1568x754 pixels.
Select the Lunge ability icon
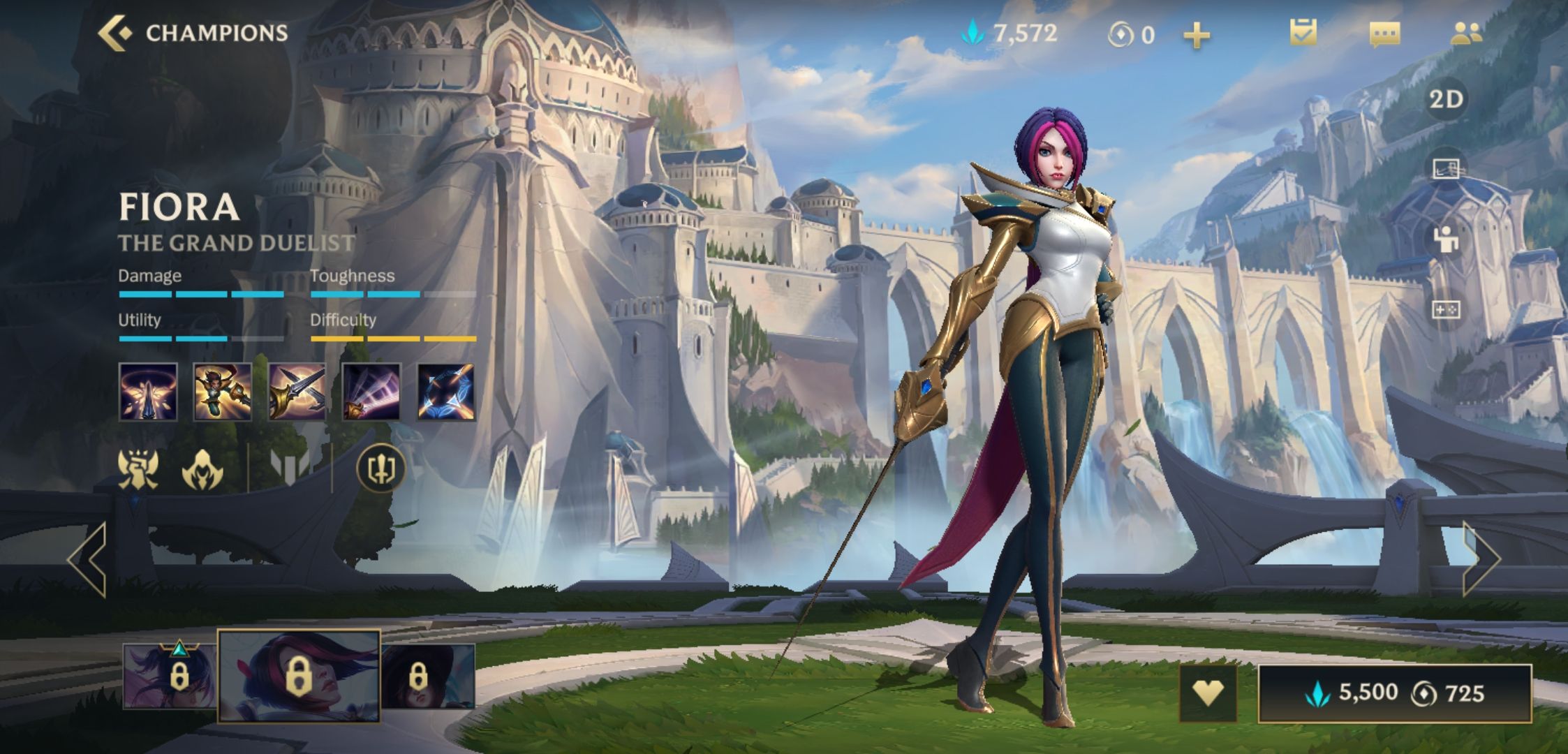[x=223, y=392]
